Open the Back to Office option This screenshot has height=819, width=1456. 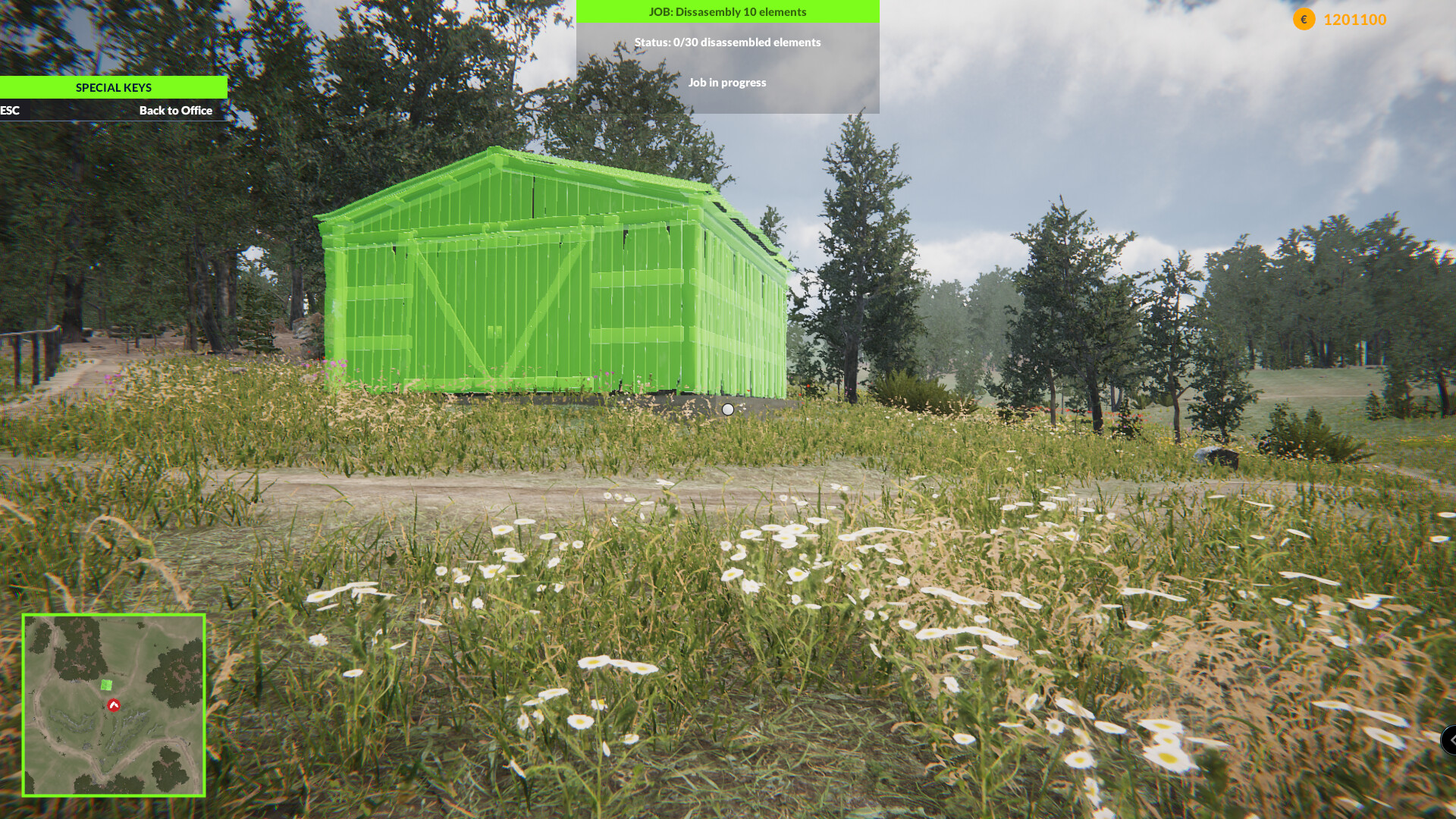pos(175,111)
